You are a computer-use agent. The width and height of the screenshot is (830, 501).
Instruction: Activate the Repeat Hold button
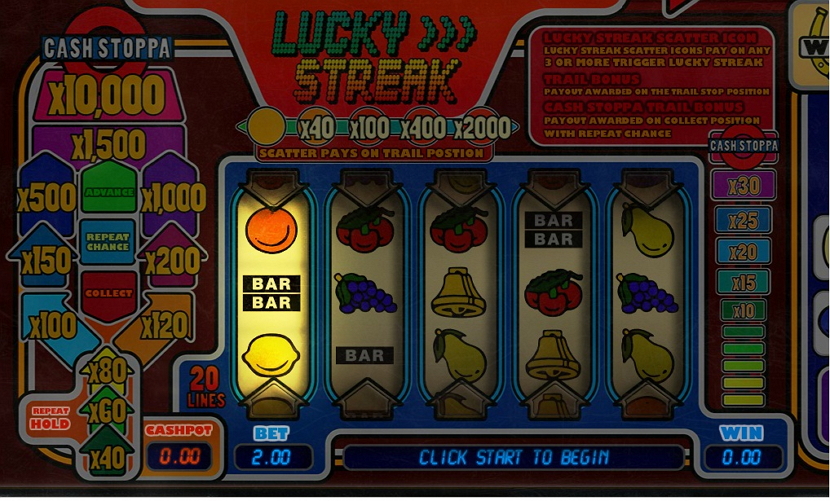[51, 418]
